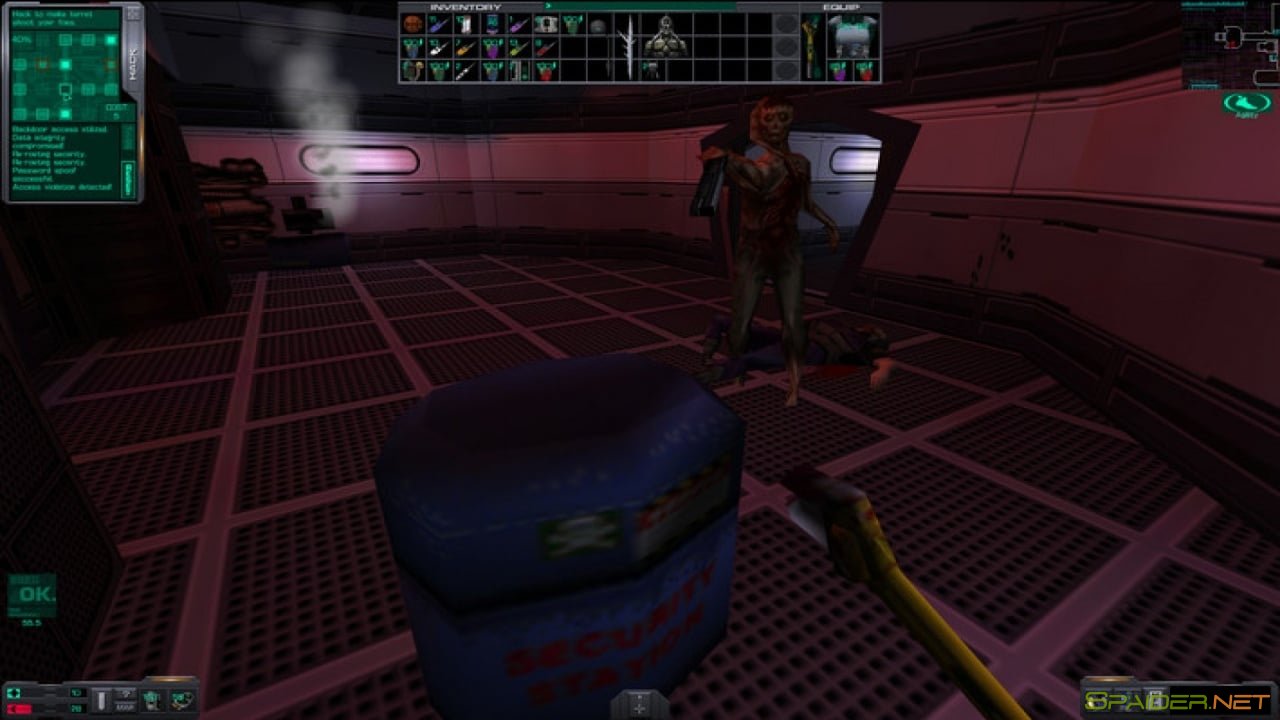This screenshot has height=720, width=1280.
Task: Click the orange grenade in the first inventory slot
Action: 411,25
